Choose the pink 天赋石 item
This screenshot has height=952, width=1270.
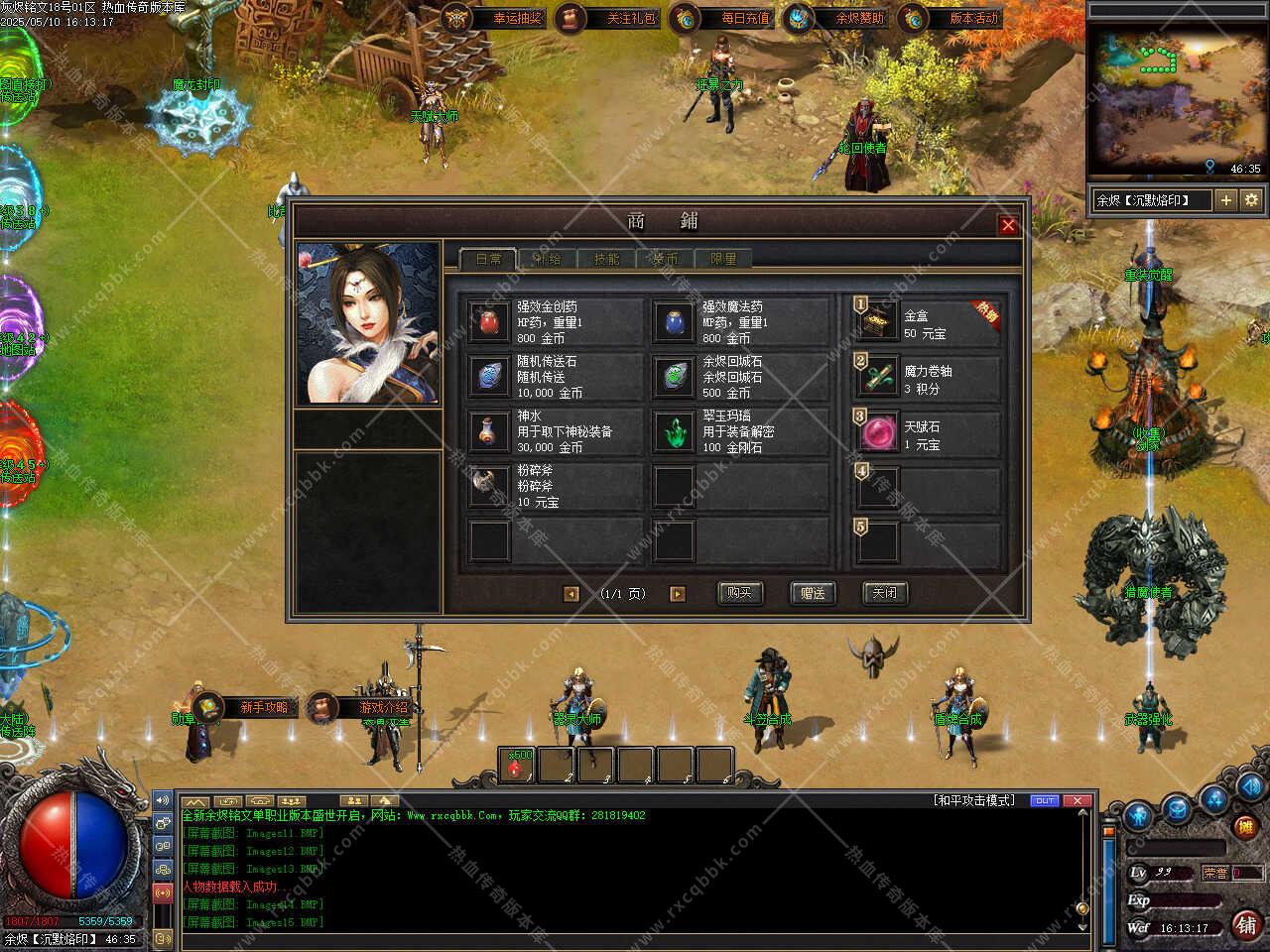[x=879, y=433]
